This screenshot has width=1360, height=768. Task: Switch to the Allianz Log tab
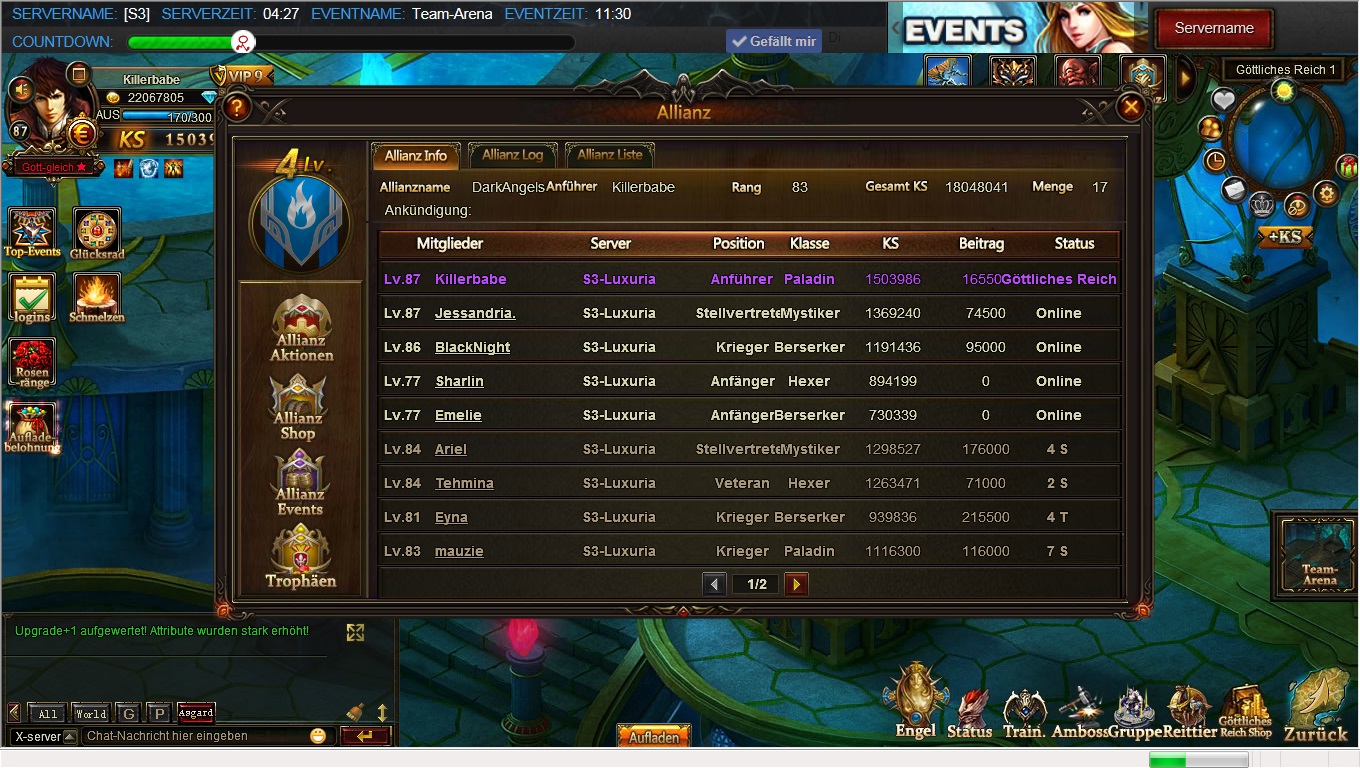tap(512, 155)
